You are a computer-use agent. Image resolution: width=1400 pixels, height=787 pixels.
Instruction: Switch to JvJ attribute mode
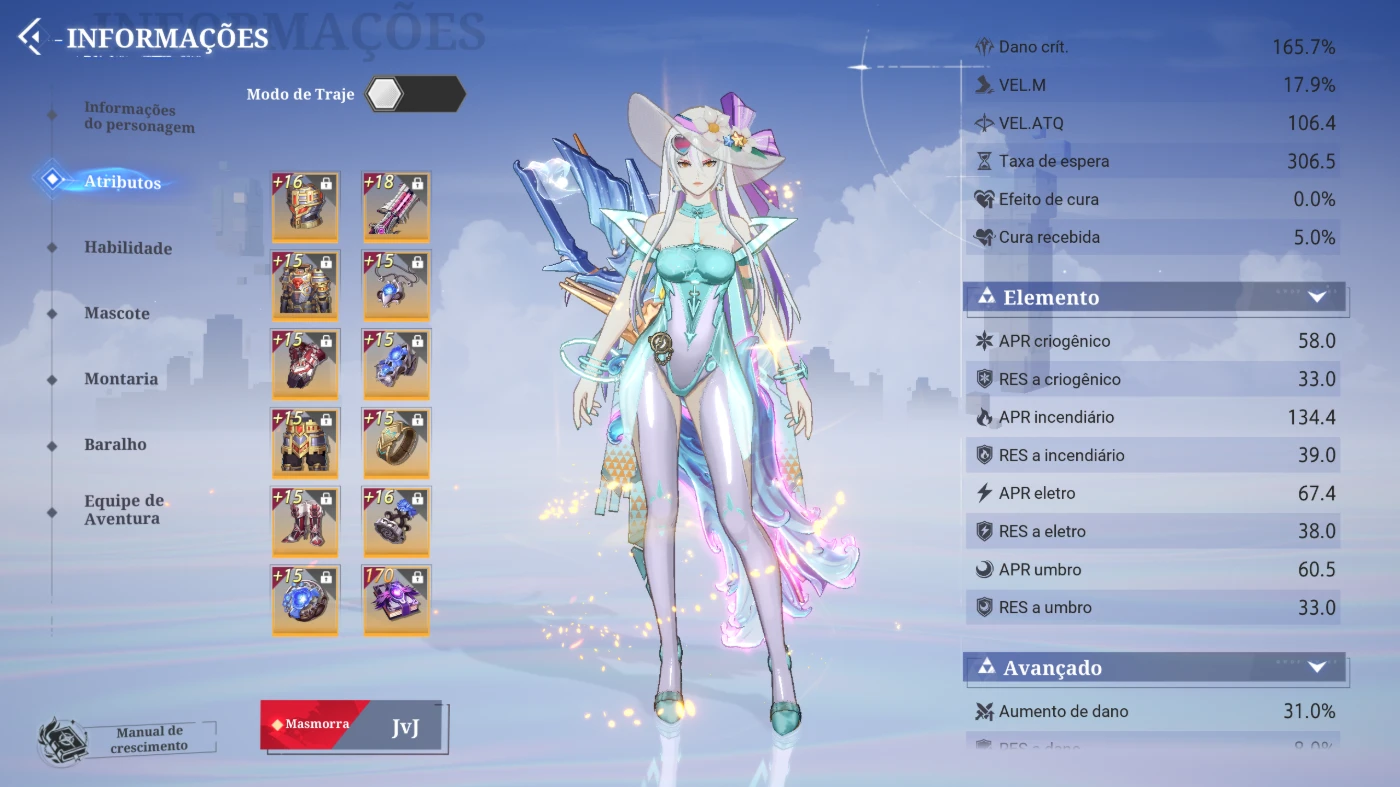tap(404, 727)
